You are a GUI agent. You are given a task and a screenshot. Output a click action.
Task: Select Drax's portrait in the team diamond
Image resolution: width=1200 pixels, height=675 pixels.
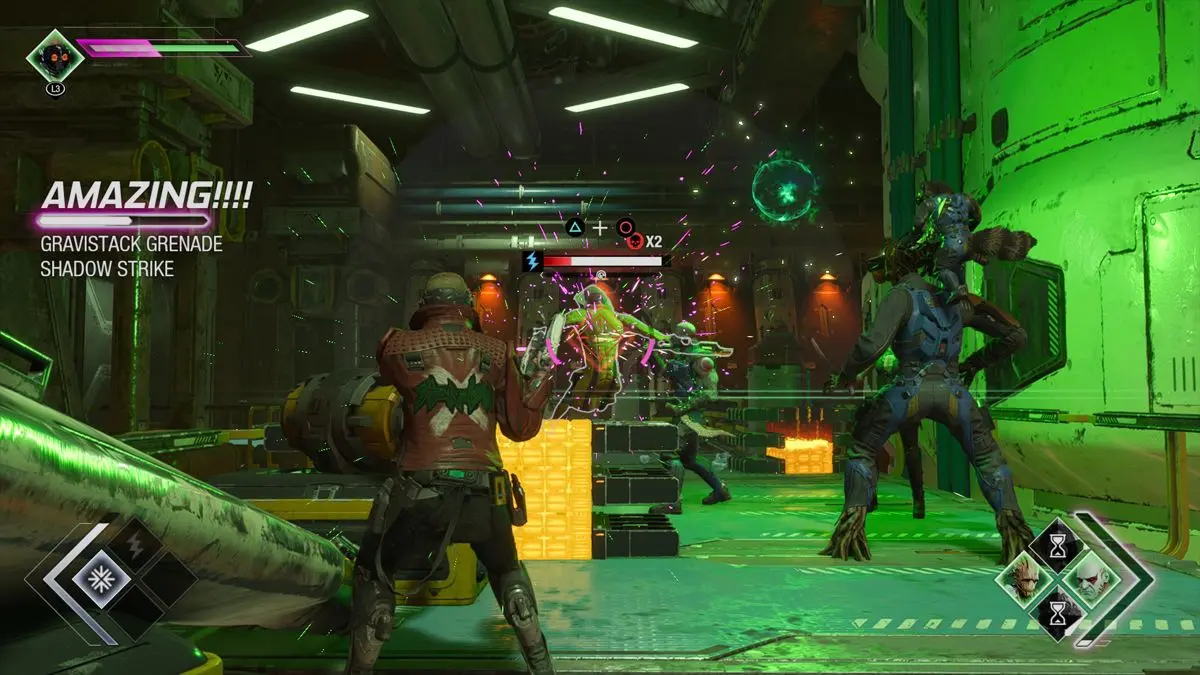click(x=1087, y=578)
